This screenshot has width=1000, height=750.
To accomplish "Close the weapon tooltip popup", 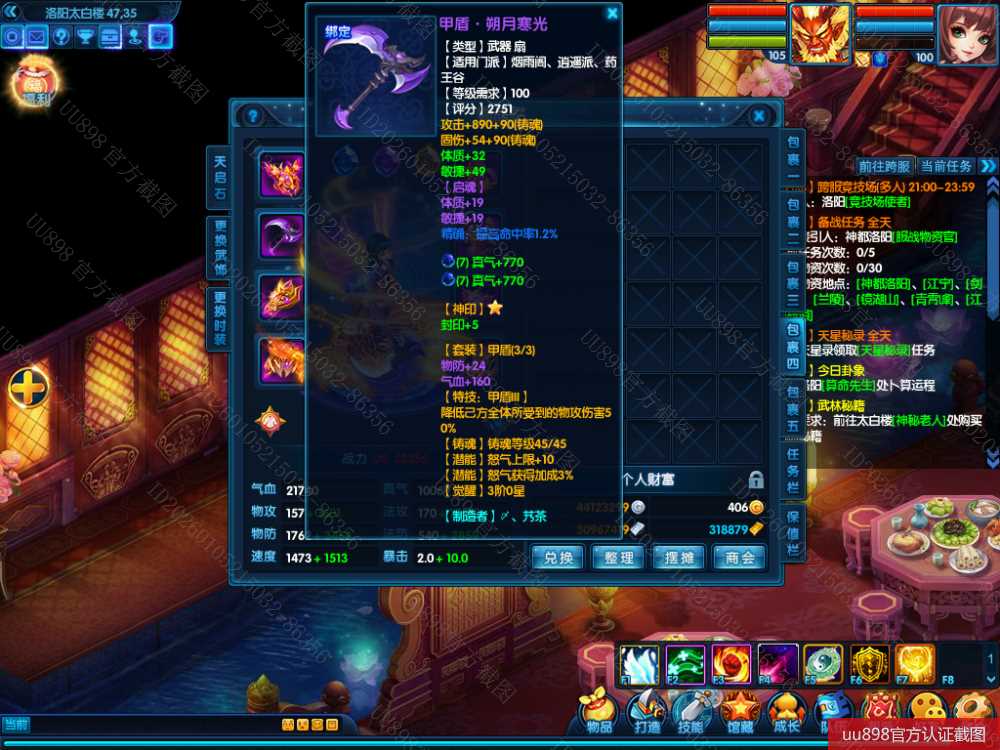I will (612, 14).
